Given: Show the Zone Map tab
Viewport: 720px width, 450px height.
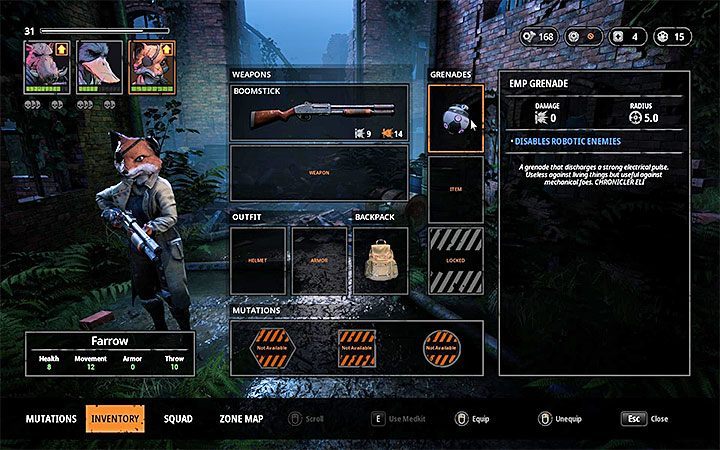Looking at the screenshot, I should (241, 418).
